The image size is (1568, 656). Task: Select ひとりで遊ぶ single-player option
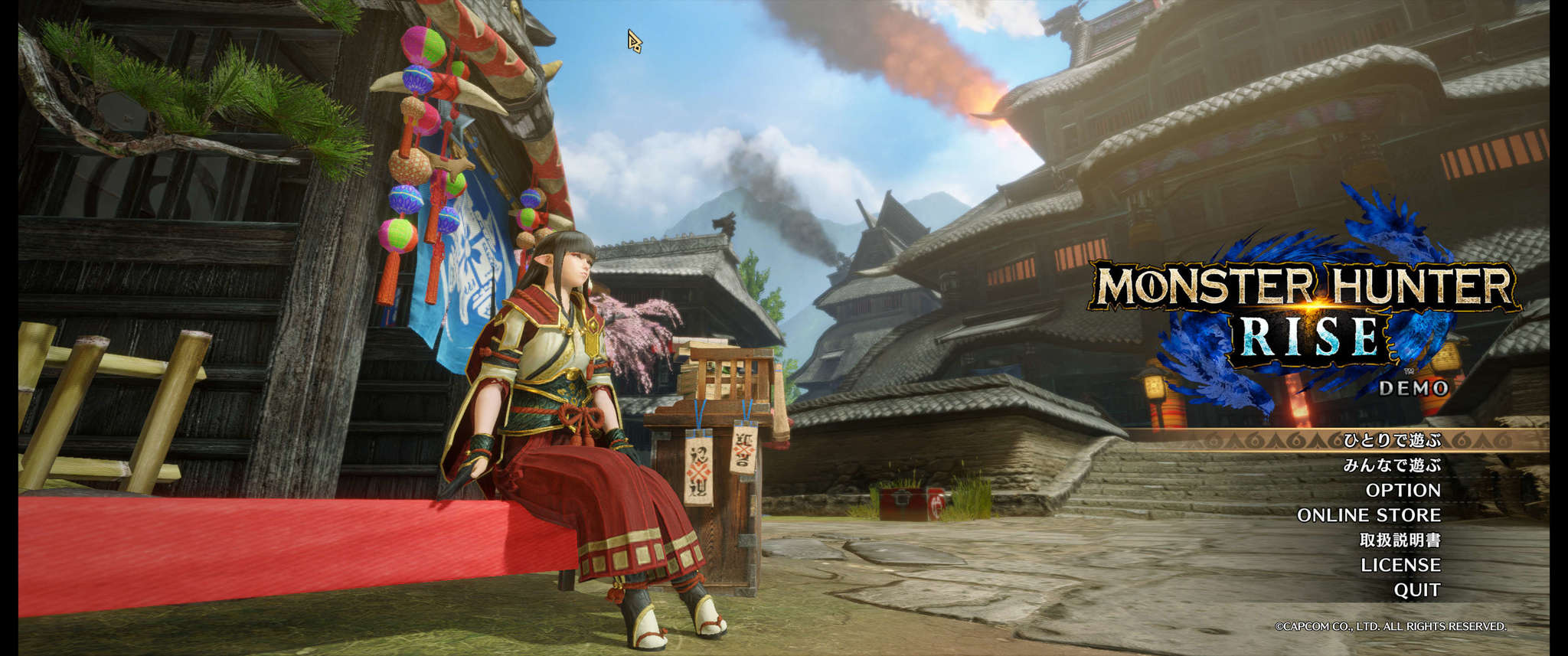(1391, 440)
